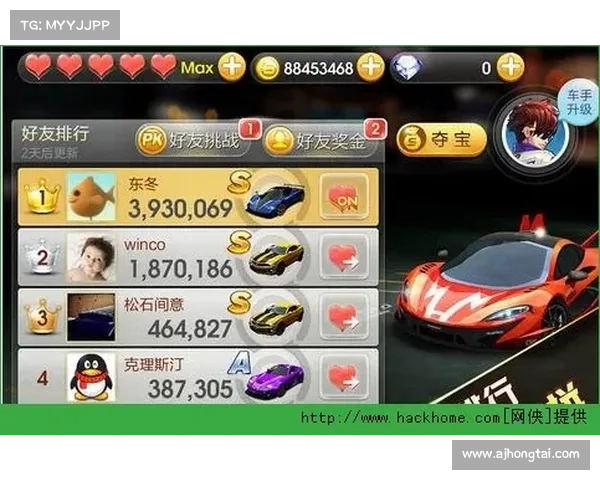This screenshot has height=480, width=600.
Task: Toggle the heart ON button for 东冬
Action: (343, 197)
